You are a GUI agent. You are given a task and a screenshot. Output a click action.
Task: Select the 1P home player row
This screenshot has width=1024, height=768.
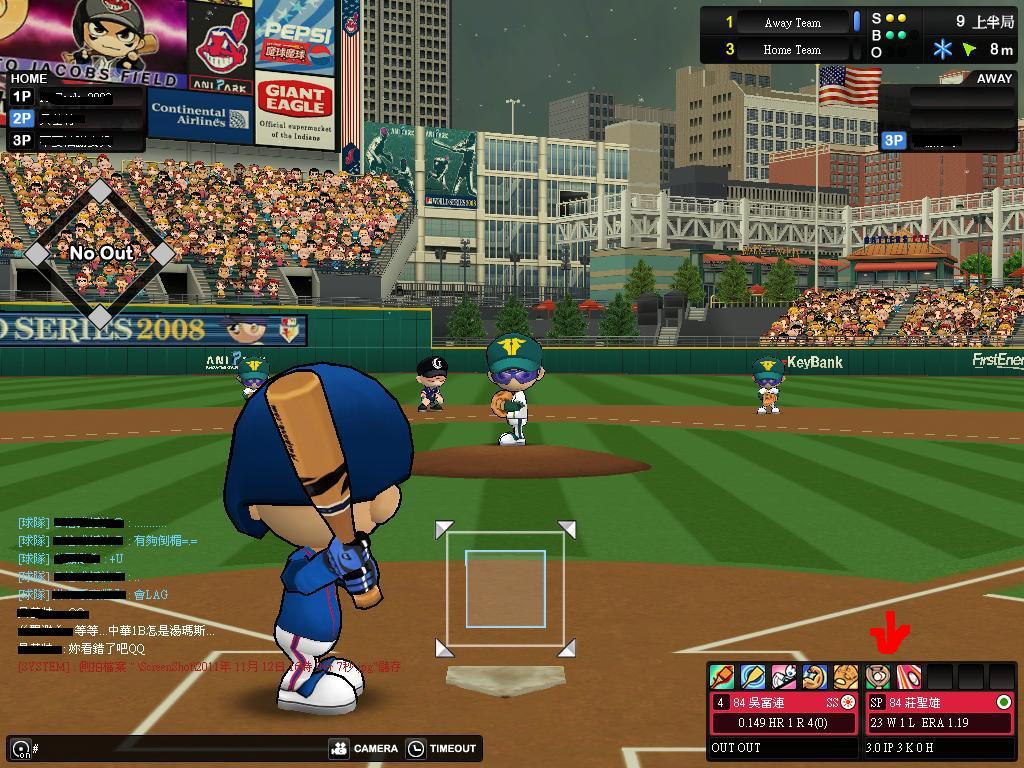click(x=76, y=96)
